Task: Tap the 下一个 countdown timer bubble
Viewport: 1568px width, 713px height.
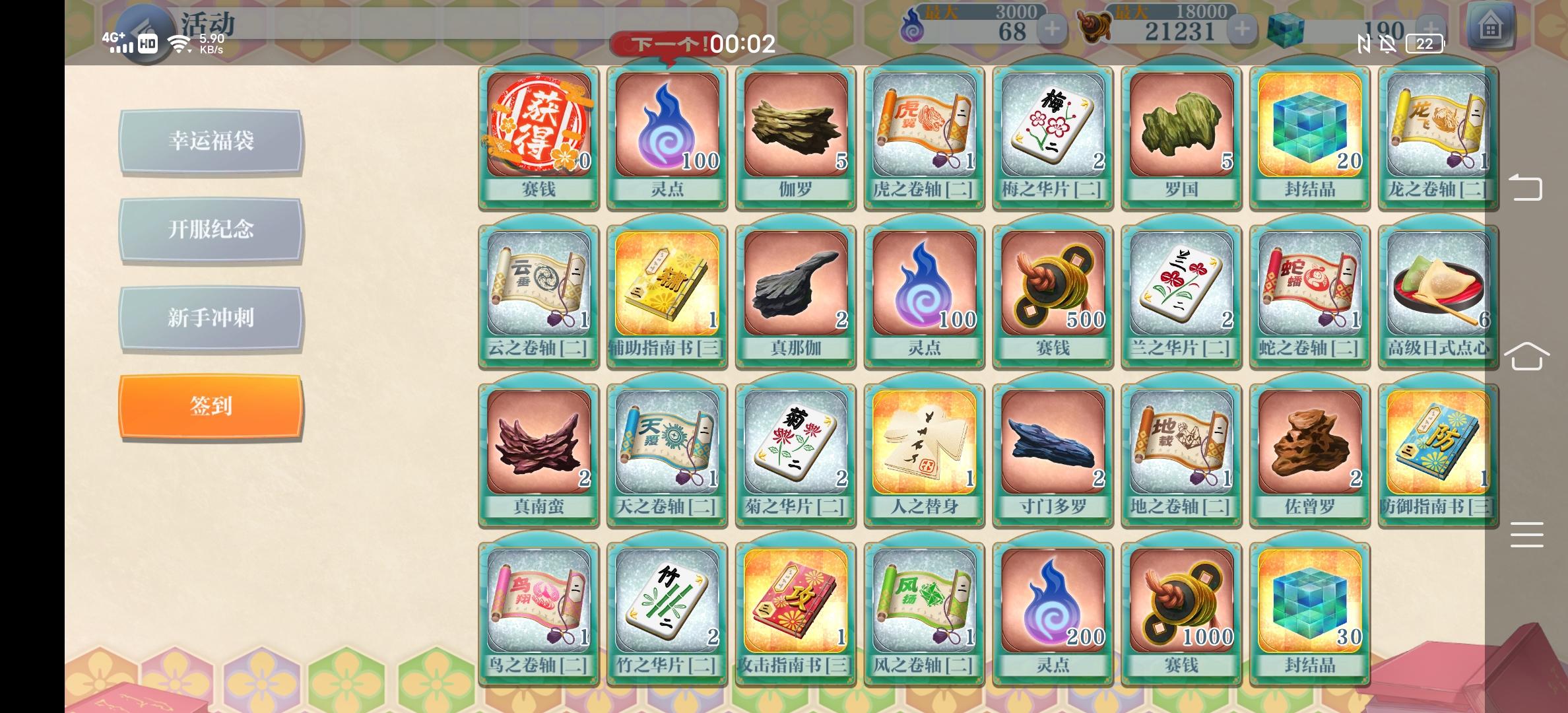Action: [692, 45]
